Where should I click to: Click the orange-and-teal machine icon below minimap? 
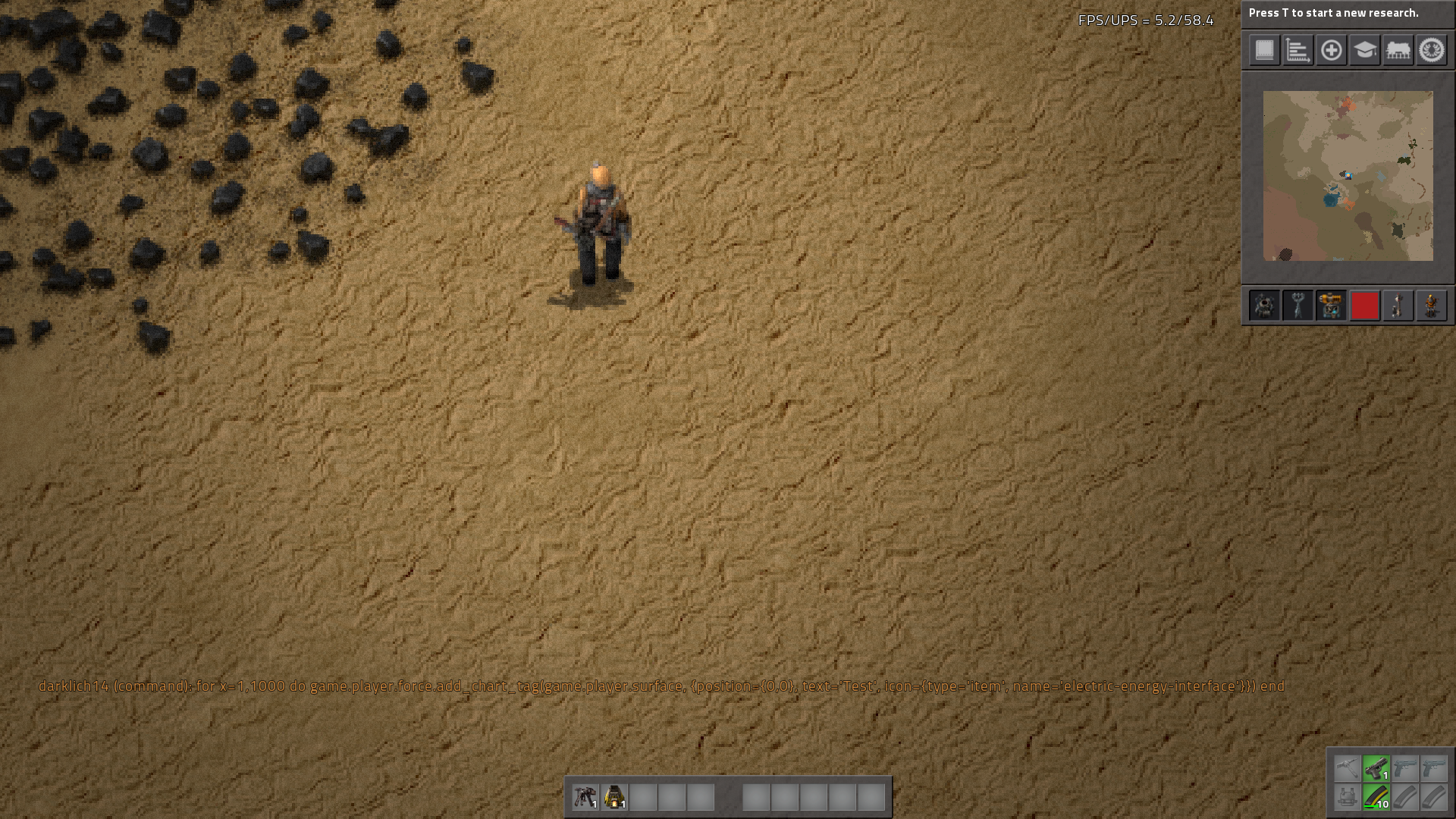(1331, 306)
